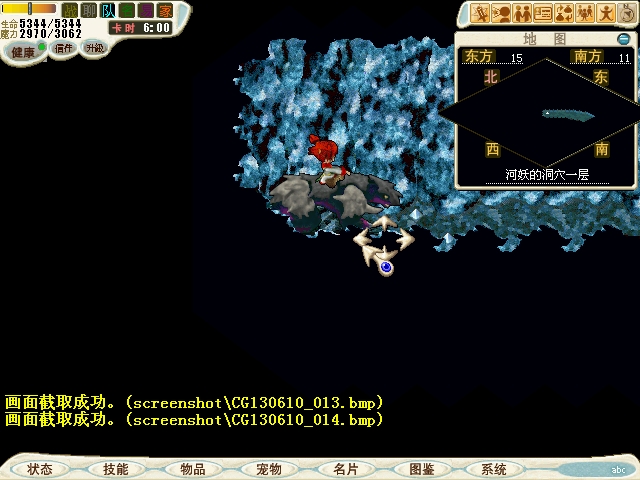Select the name card exchange toolbar icon
This screenshot has width=640, height=480.
(x=543, y=13)
